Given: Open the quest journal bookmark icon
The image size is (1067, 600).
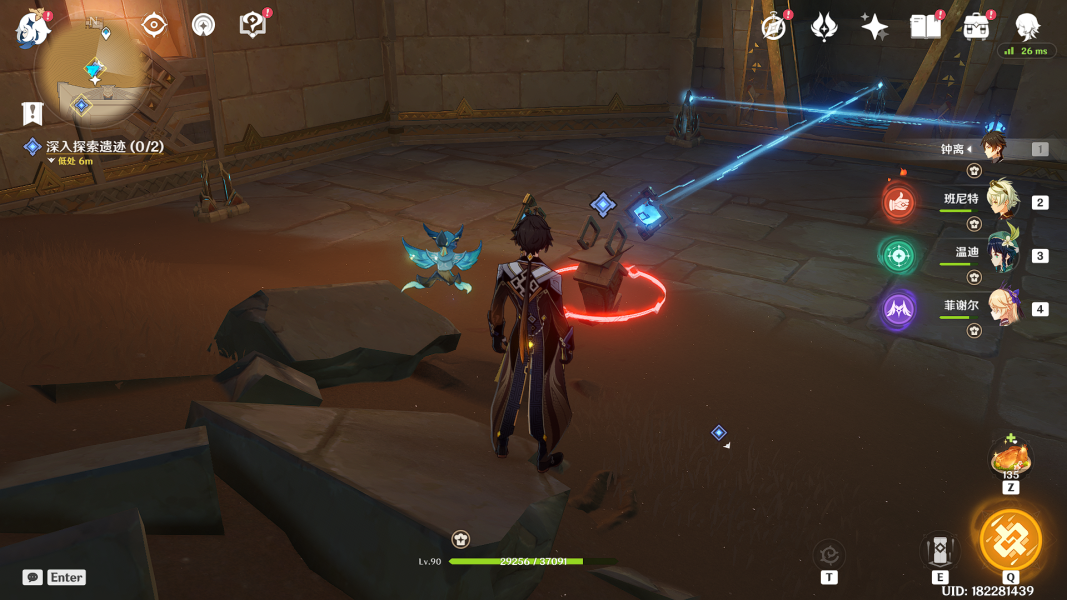Looking at the screenshot, I should 33,114.
